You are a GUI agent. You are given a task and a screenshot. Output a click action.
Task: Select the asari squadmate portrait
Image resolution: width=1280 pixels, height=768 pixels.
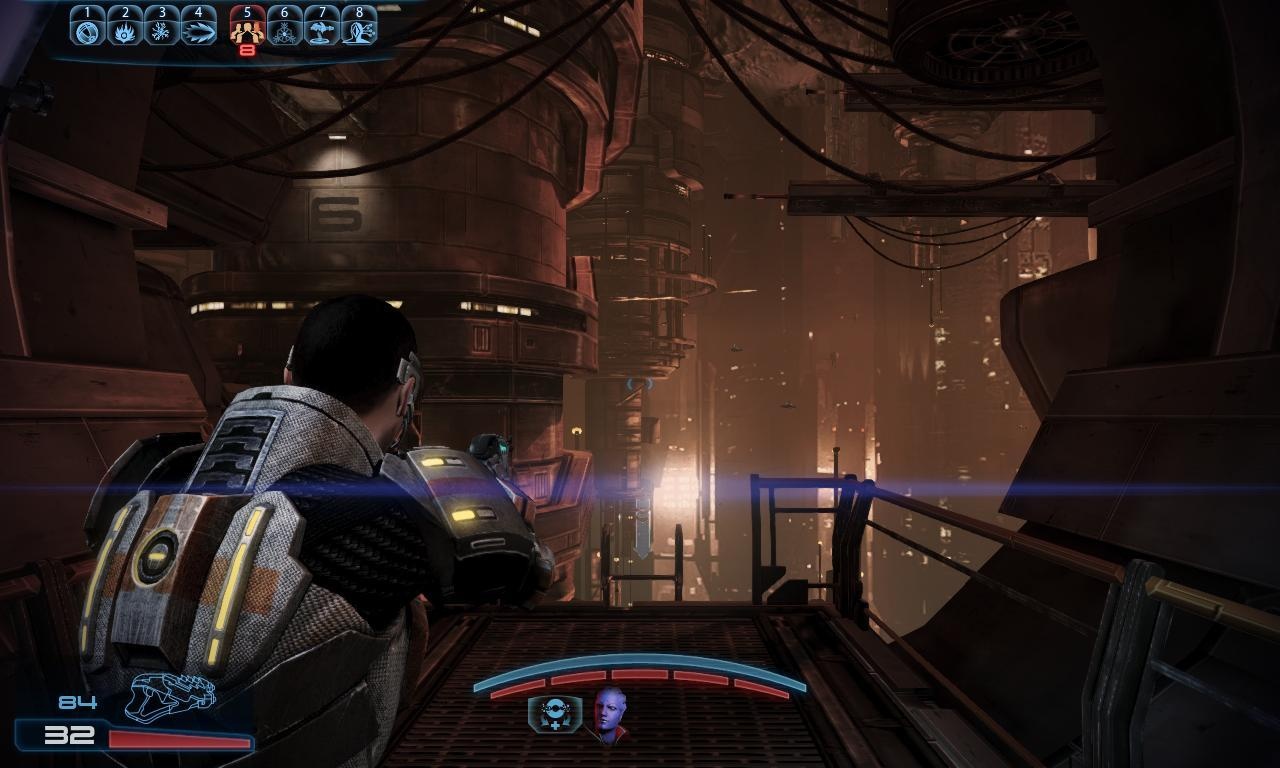[610, 714]
